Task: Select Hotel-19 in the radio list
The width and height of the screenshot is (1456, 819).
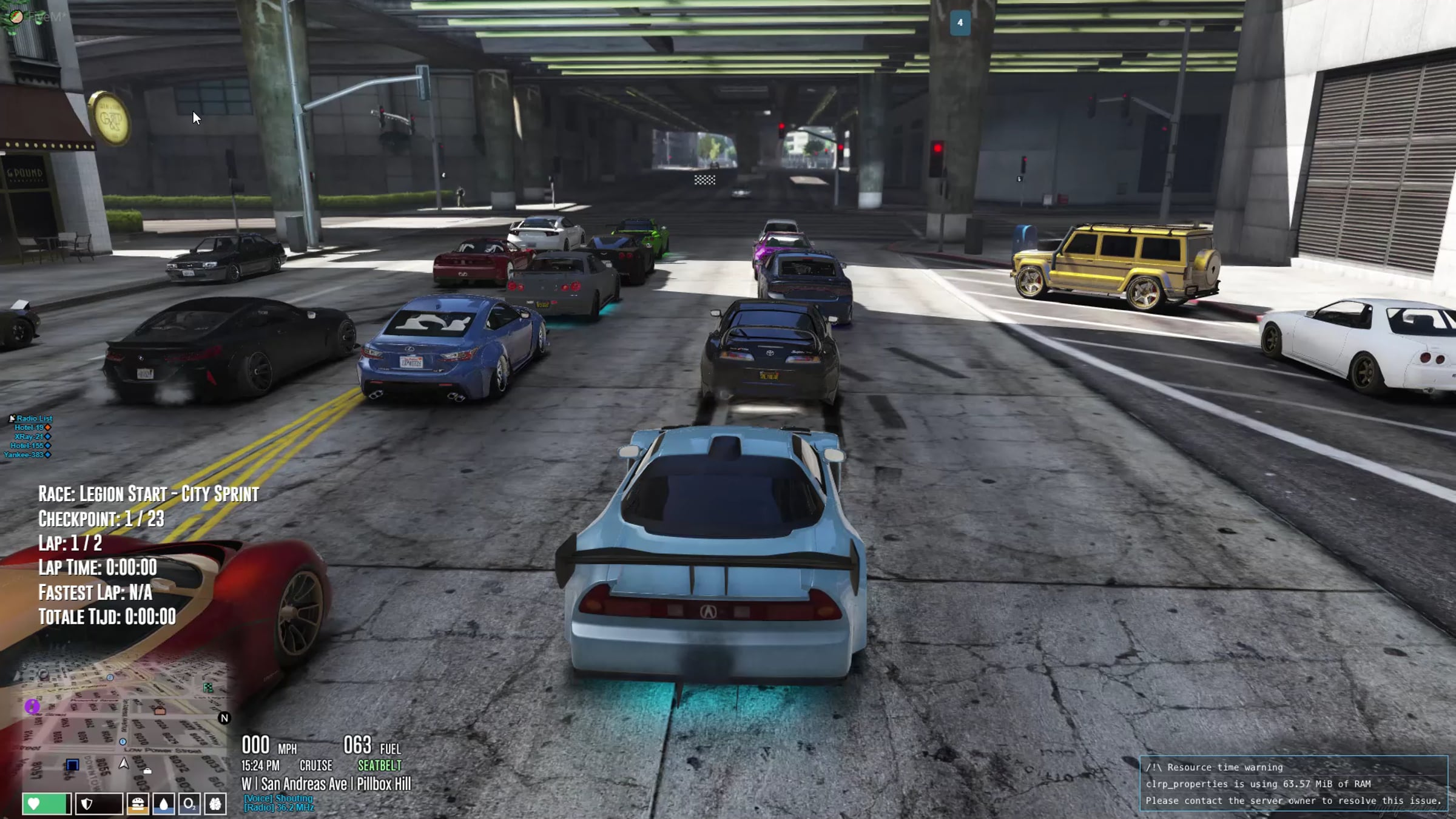Action: point(30,428)
